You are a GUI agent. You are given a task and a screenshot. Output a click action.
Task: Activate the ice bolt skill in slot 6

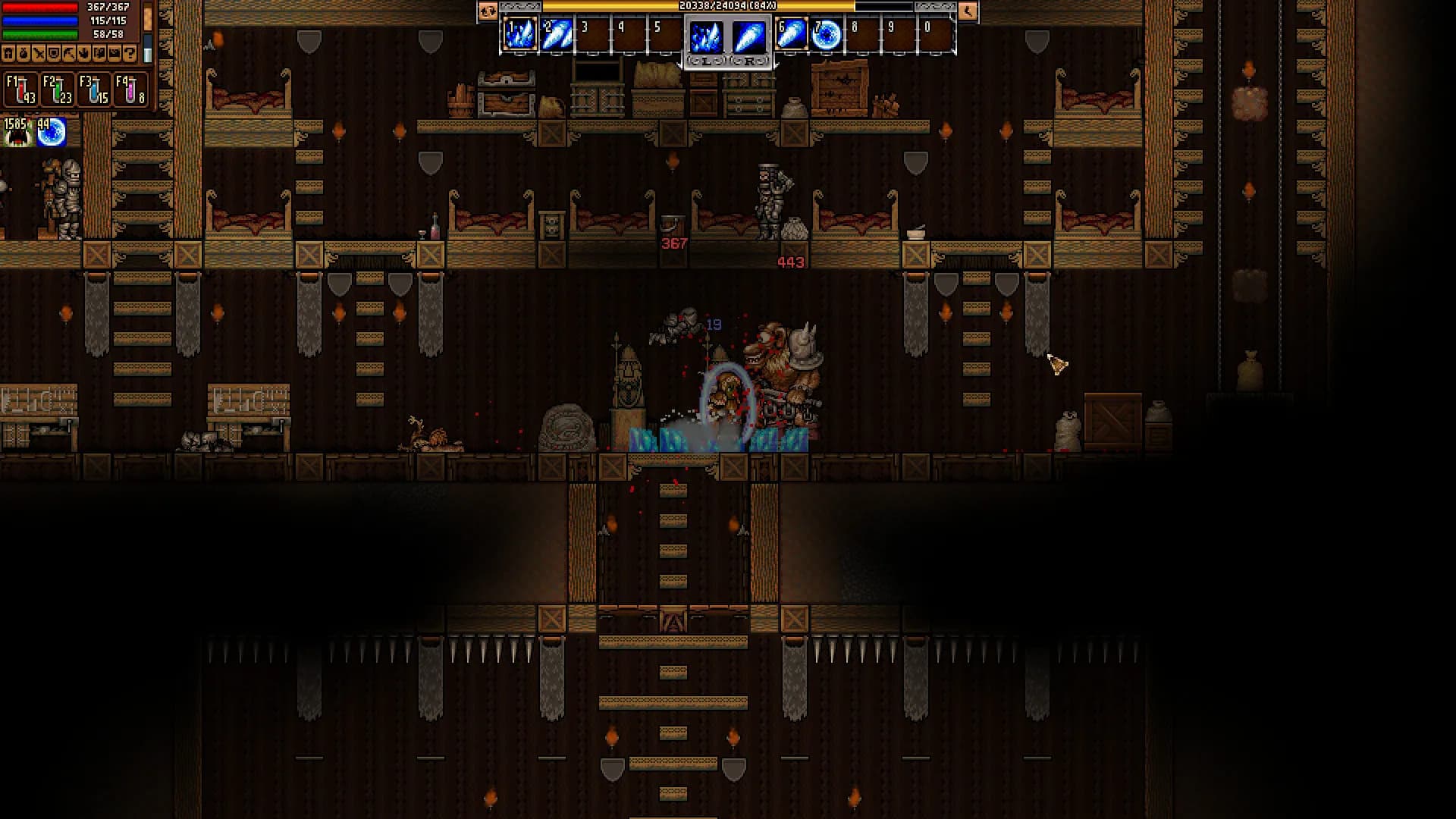tap(790, 35)
